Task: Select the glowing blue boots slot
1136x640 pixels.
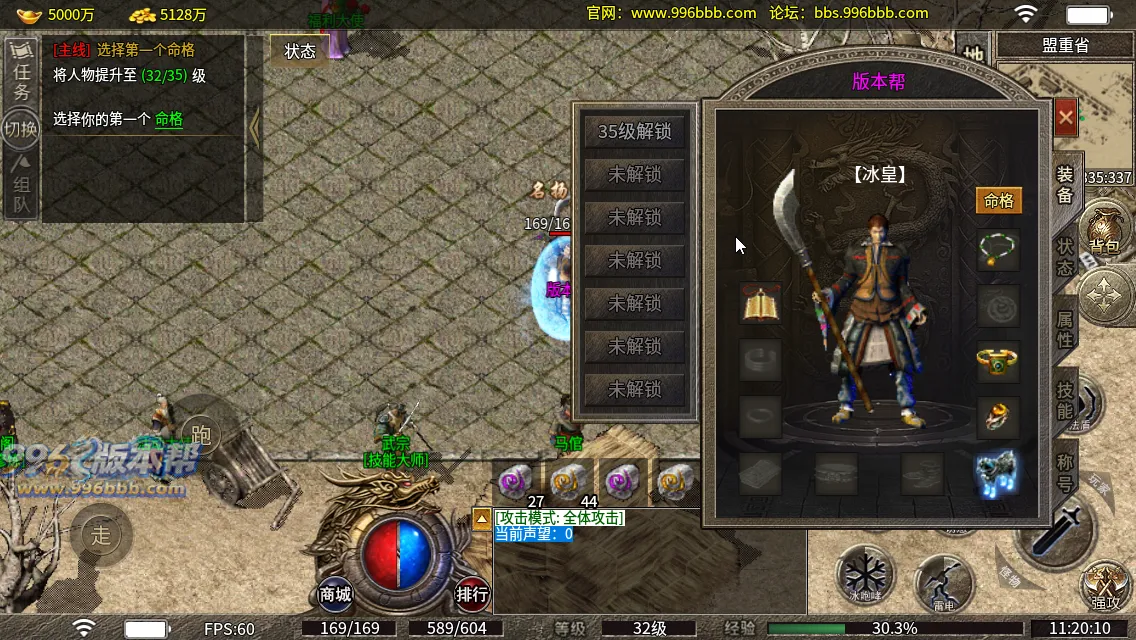Action: (998, 472)
